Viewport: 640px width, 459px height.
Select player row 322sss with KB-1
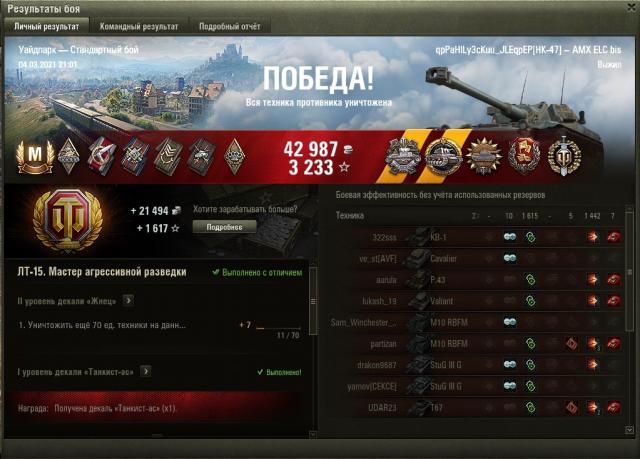(480, 236)
